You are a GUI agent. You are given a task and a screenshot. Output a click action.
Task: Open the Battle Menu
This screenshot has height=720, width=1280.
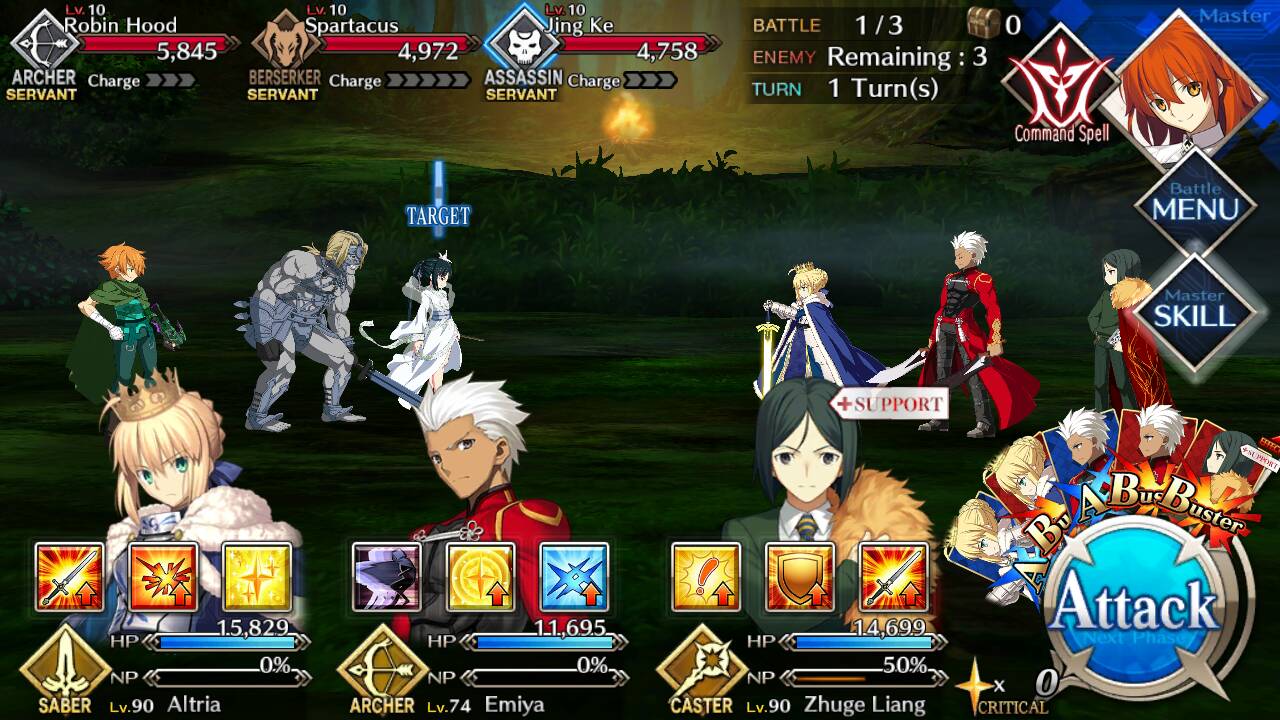[x=1195, y=205]
